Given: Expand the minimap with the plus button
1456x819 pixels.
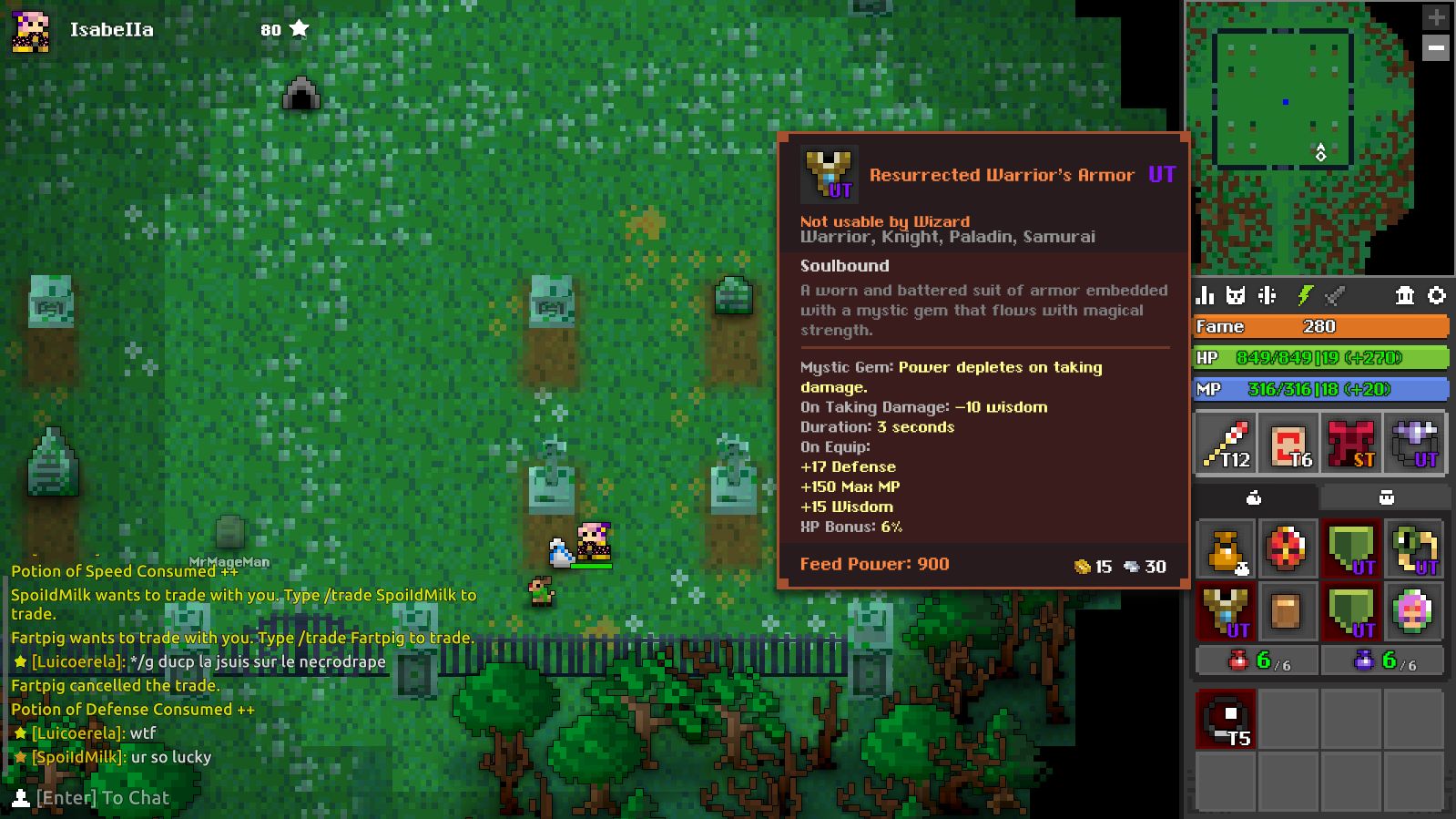Looking at the screenshot, I should tap(1434, 15).
